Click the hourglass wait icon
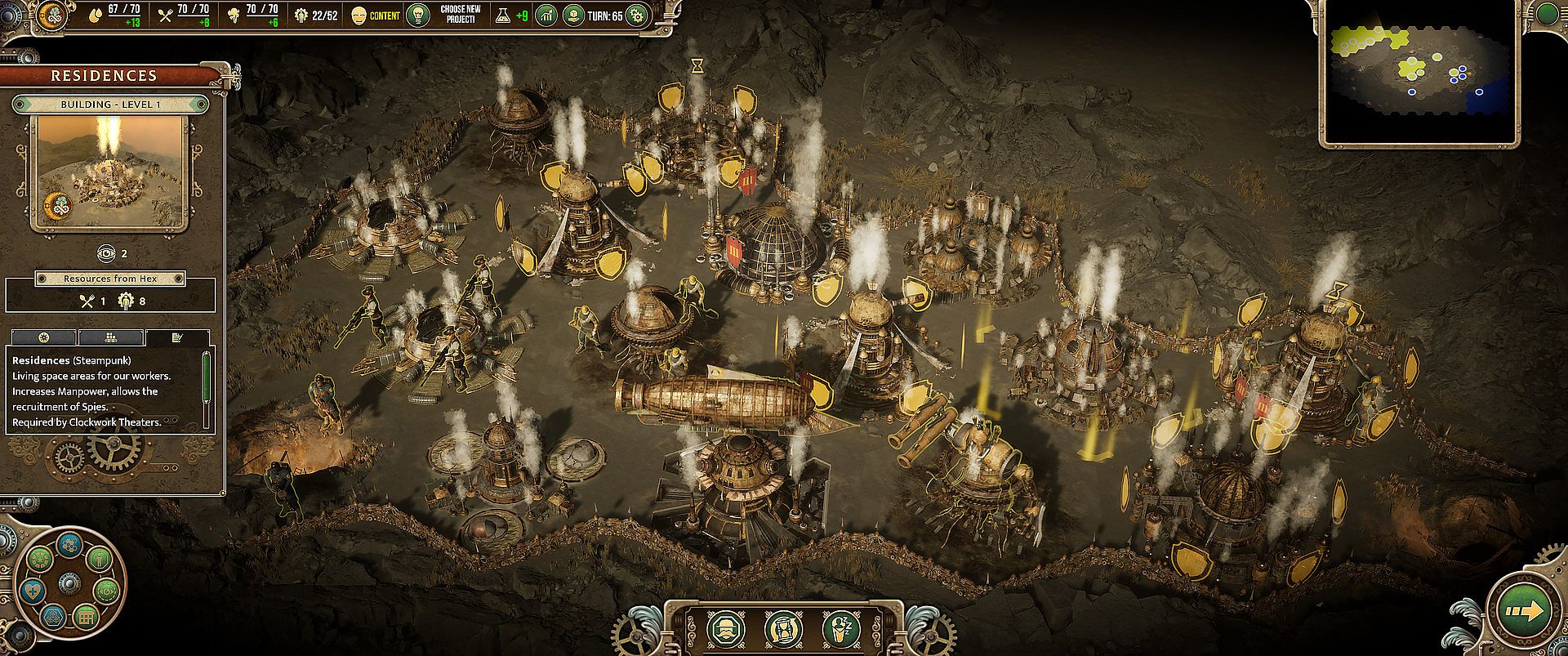 click(x=783, y=629)
